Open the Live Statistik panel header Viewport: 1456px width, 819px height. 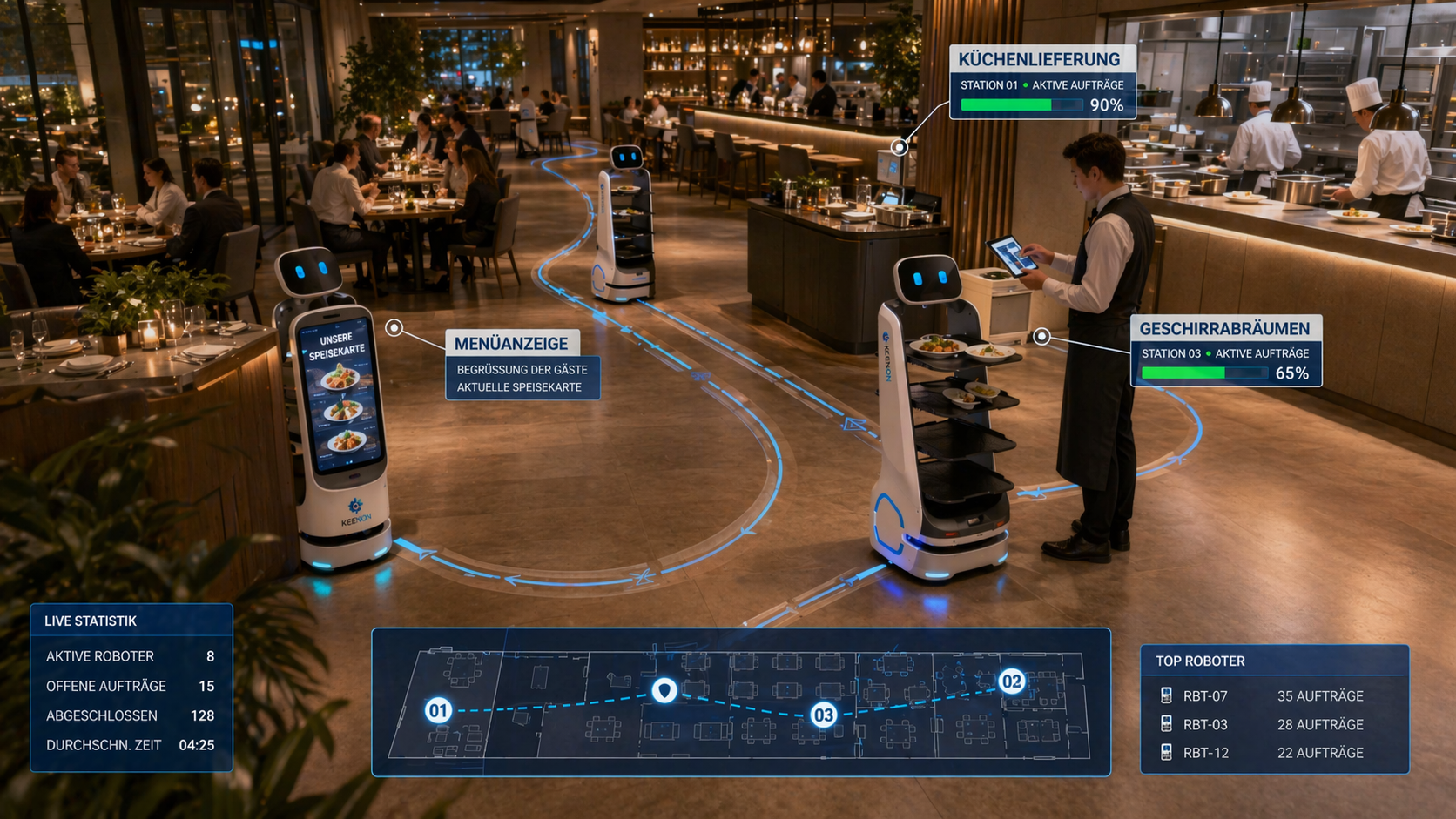tap(91, 621)
